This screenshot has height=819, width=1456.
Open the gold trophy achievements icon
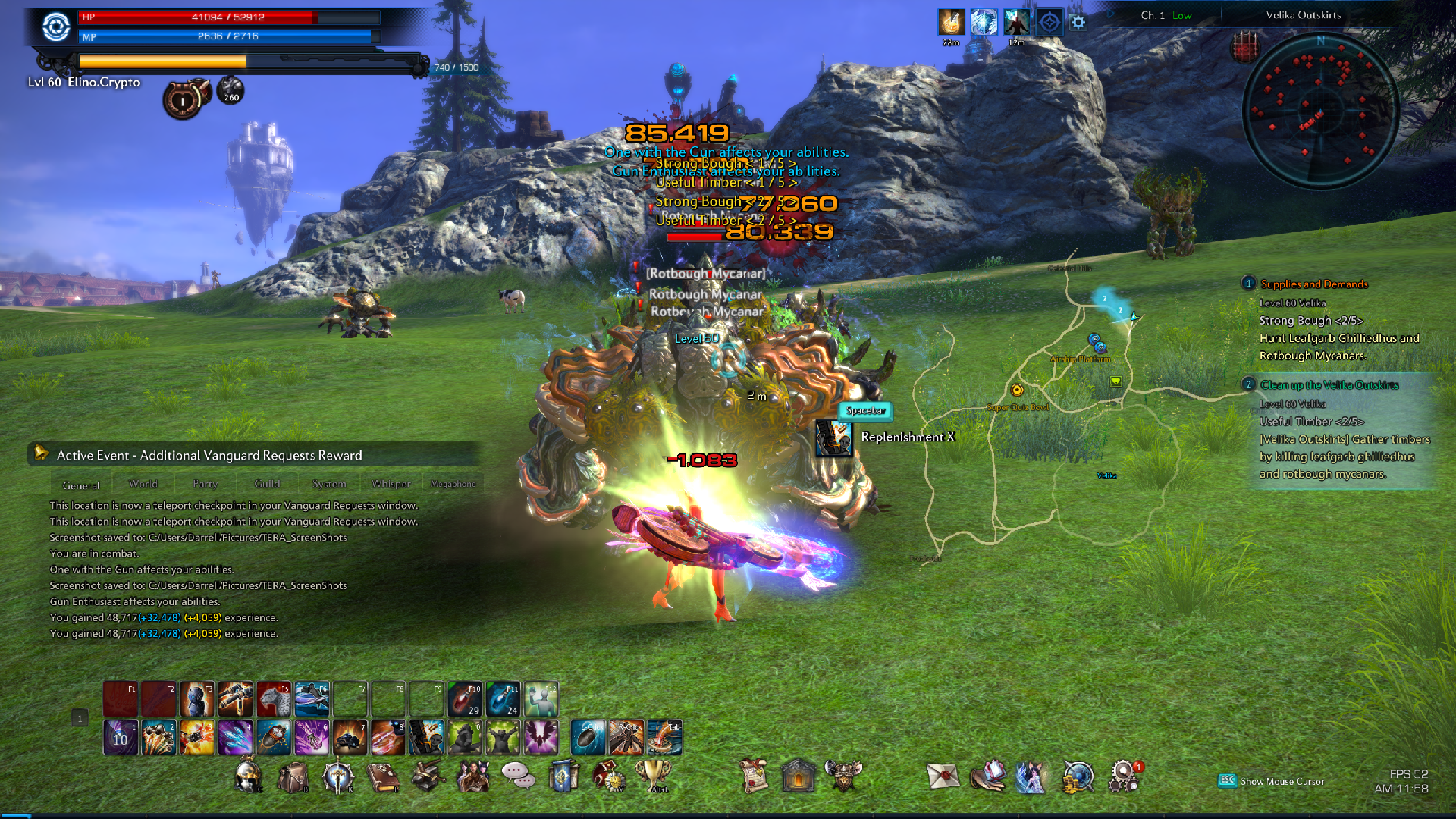coord(653,775)
